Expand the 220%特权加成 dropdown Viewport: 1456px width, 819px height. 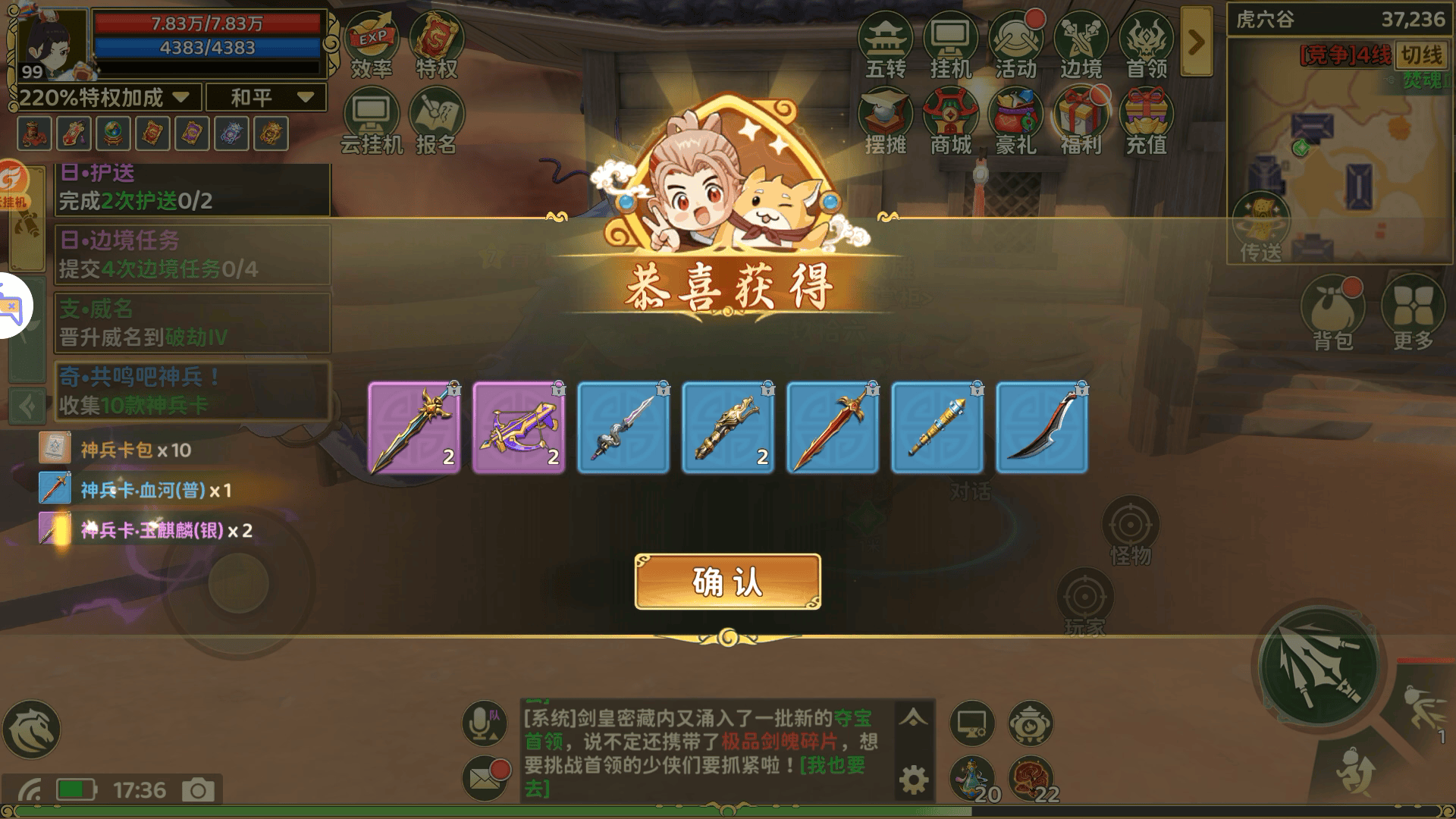(180, 98)
